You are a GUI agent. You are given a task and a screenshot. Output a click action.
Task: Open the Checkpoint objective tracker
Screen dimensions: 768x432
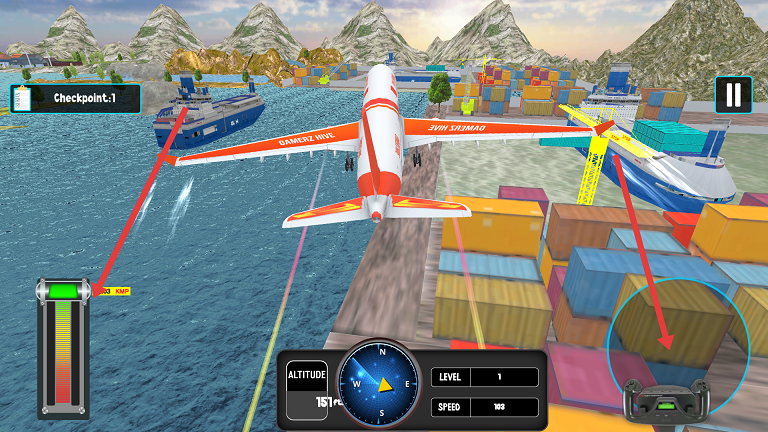pos(75,98)
